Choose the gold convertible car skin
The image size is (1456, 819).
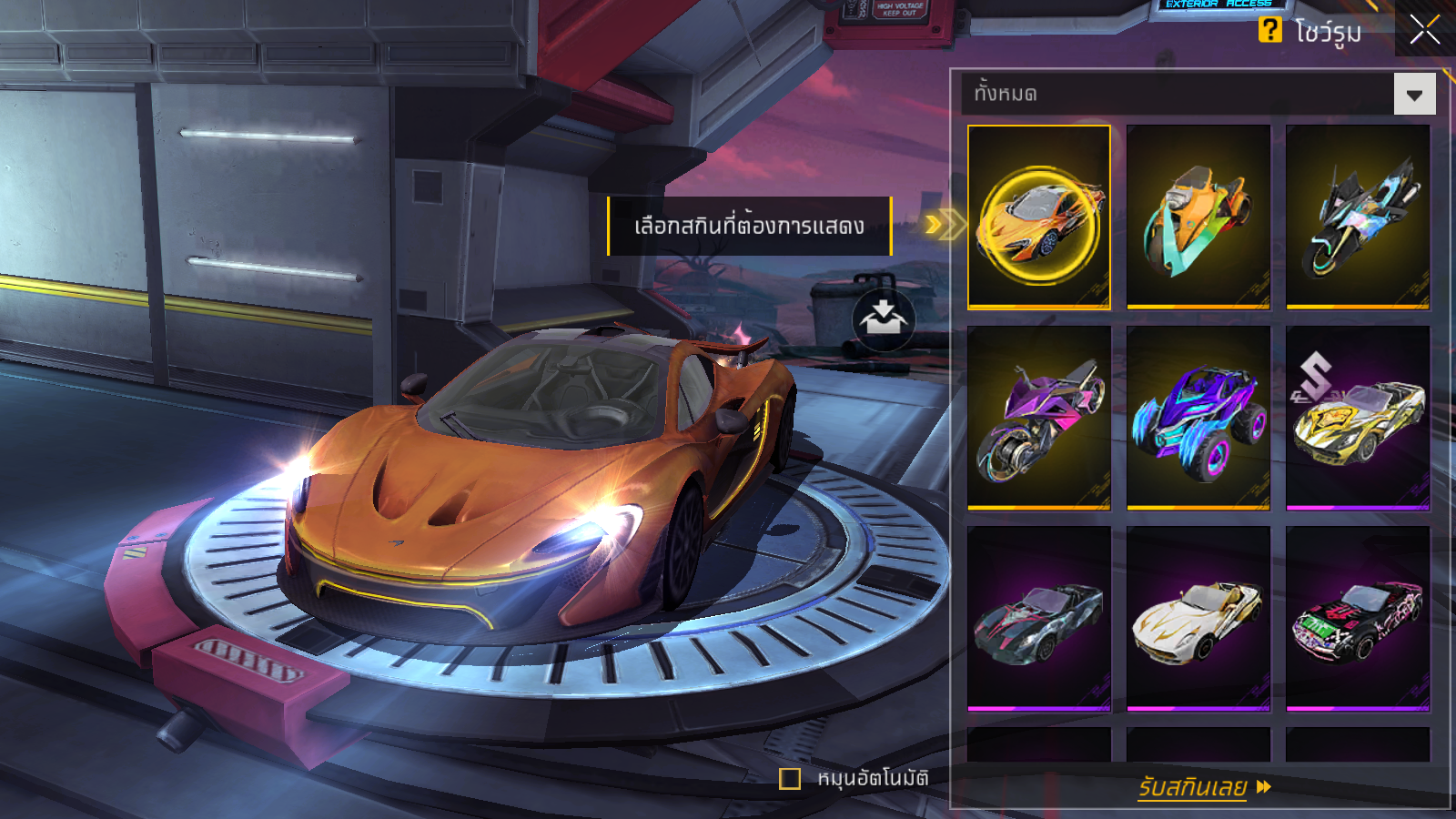pyautogui.click(x=1357, y=418)
